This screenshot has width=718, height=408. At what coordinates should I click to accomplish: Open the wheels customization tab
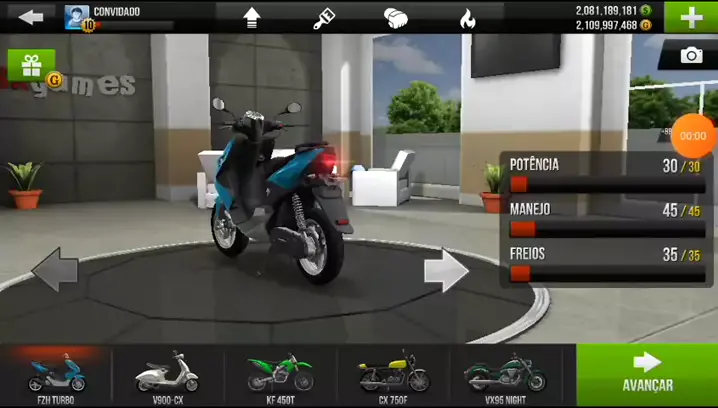point(396,17)
